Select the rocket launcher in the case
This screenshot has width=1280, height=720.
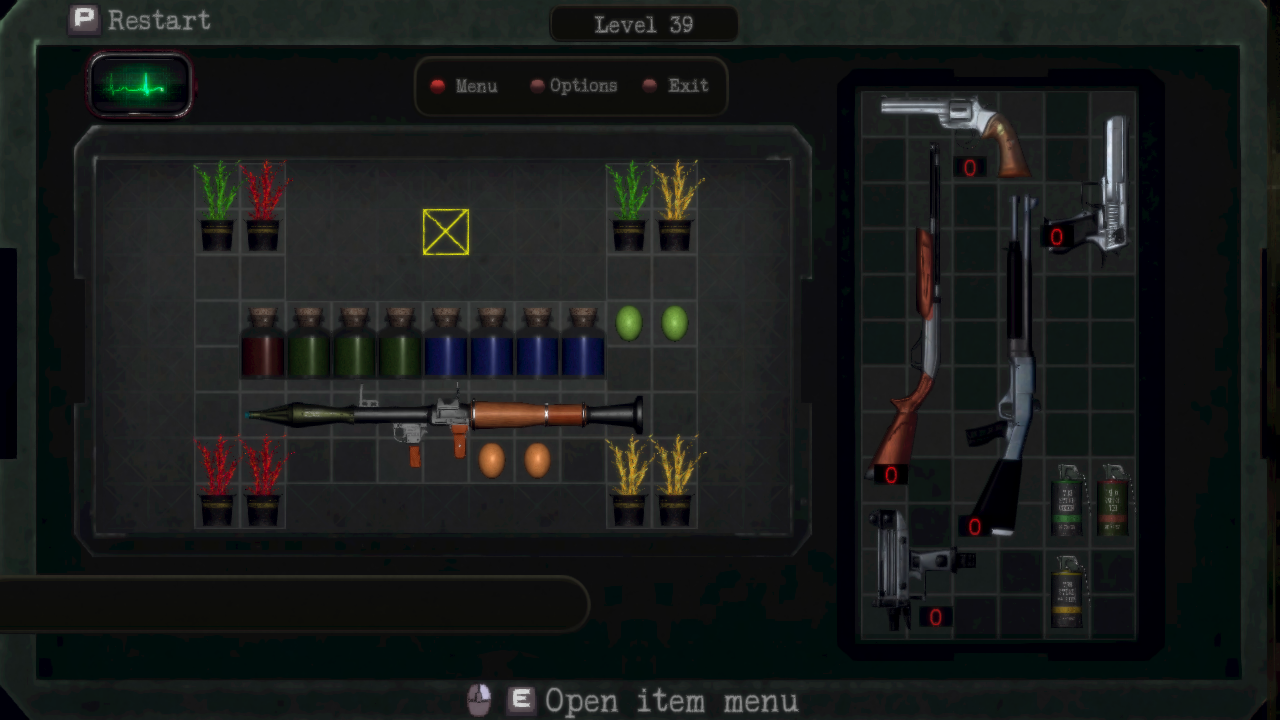445,414
